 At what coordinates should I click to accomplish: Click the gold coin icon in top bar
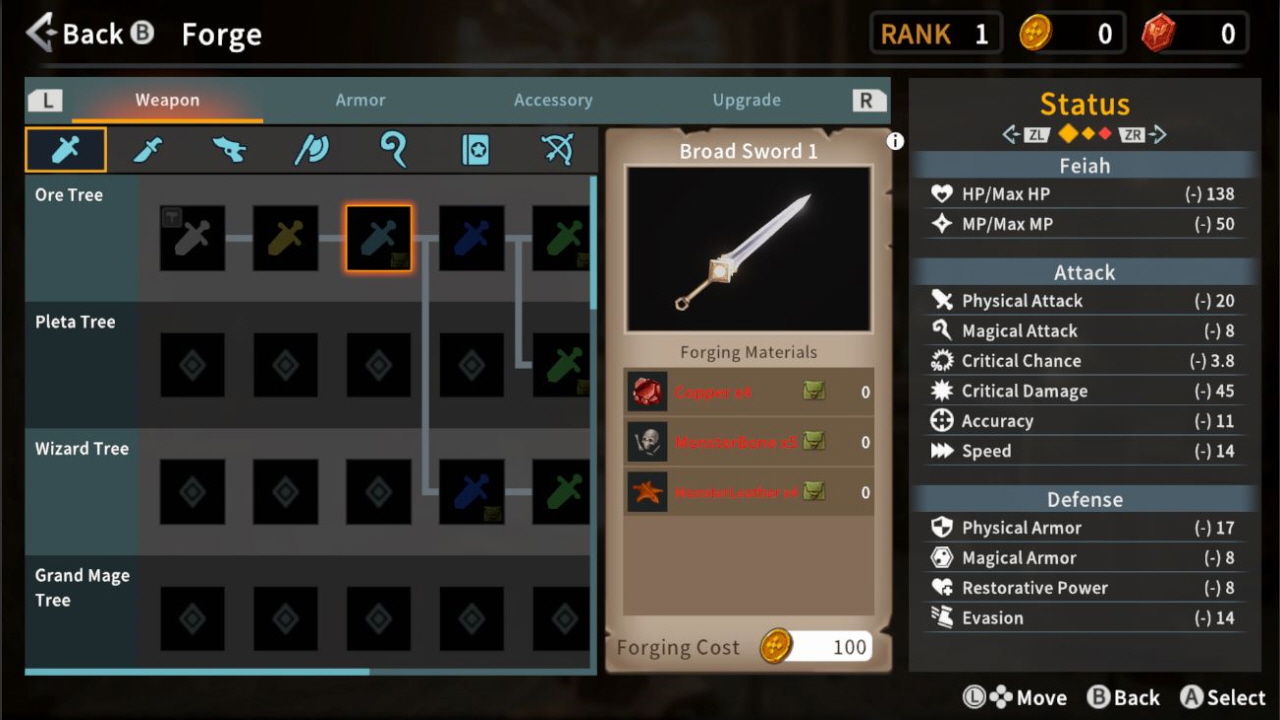[x=1037, y=32]
